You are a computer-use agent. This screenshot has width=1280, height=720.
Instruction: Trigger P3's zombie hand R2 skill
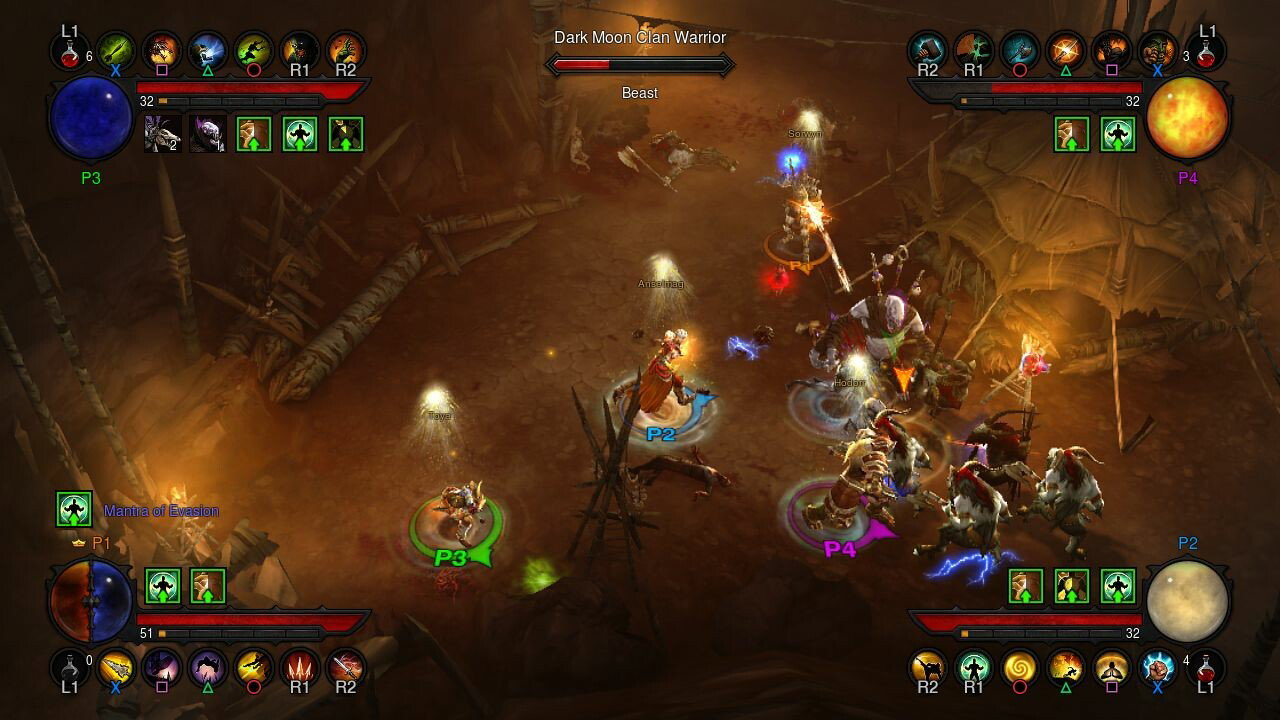[x=346, y=49]
